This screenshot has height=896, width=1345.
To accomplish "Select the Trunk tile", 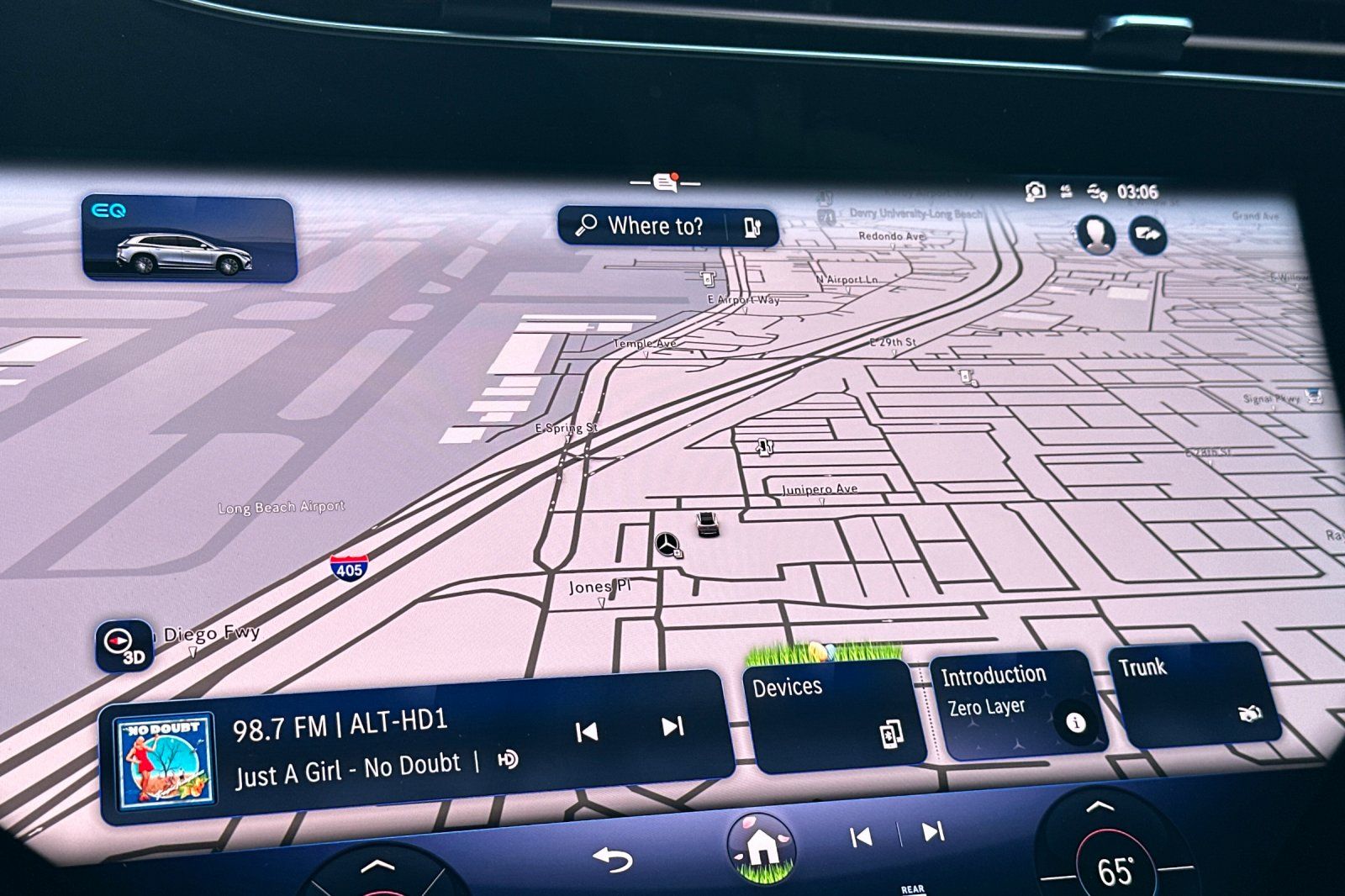I will [1192, 693].
